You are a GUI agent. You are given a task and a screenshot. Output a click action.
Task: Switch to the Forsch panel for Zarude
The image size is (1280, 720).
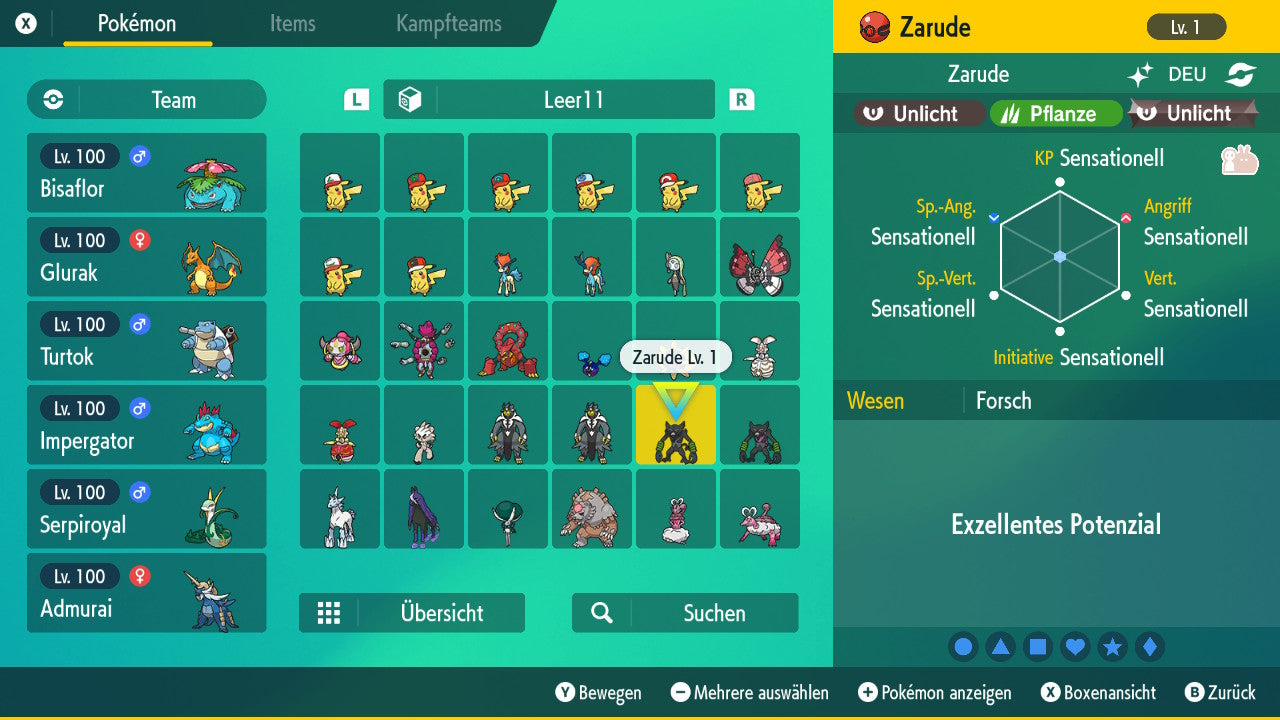tap(1004, 400)
